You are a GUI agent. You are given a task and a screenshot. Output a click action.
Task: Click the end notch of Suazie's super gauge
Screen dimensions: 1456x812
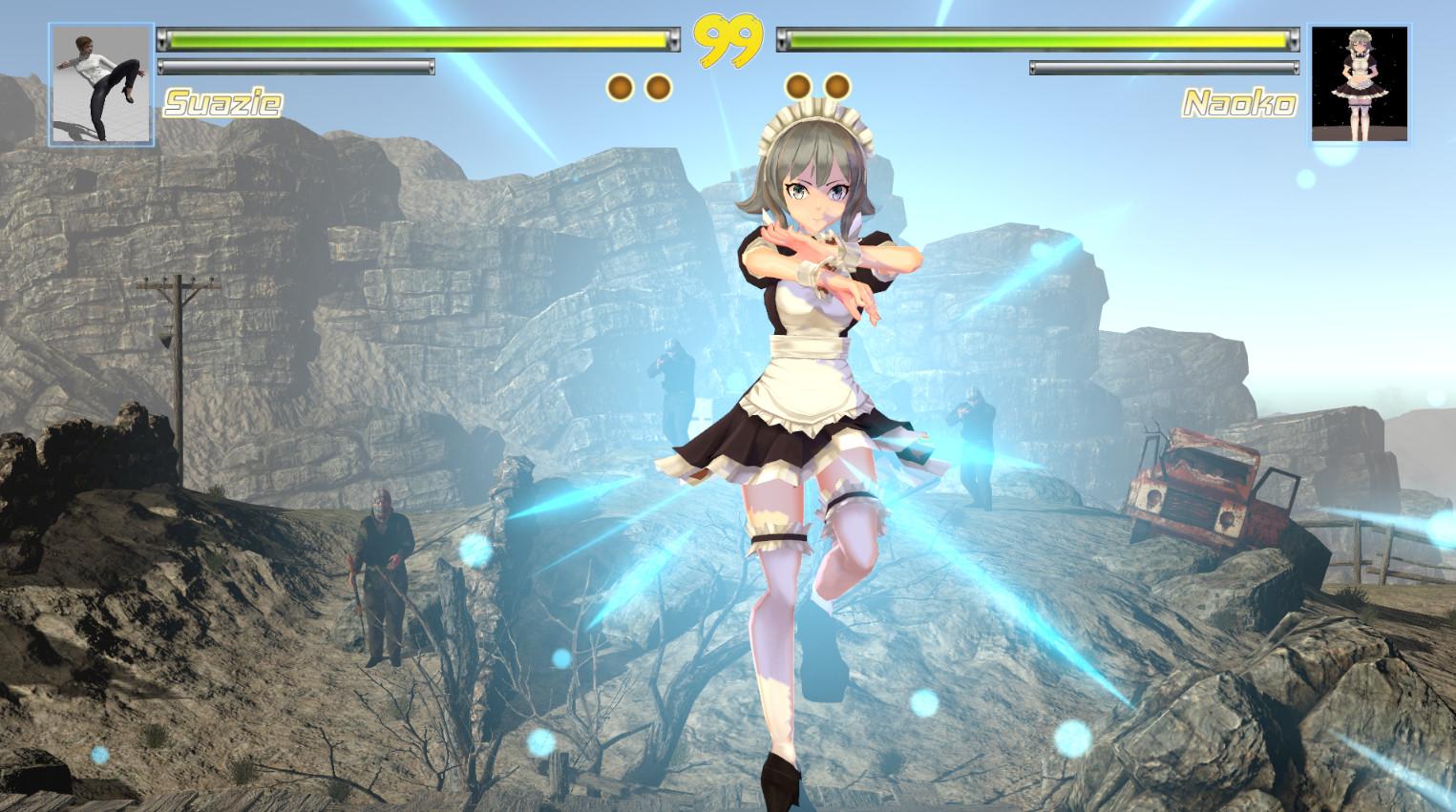[431, 66]
